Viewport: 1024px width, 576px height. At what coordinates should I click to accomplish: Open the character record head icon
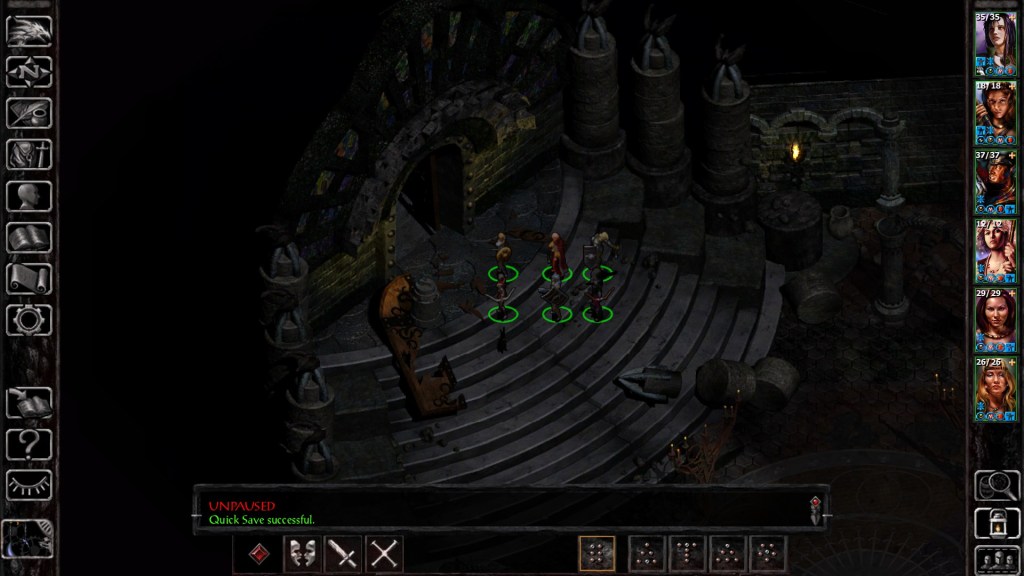(x=29, y=196)
